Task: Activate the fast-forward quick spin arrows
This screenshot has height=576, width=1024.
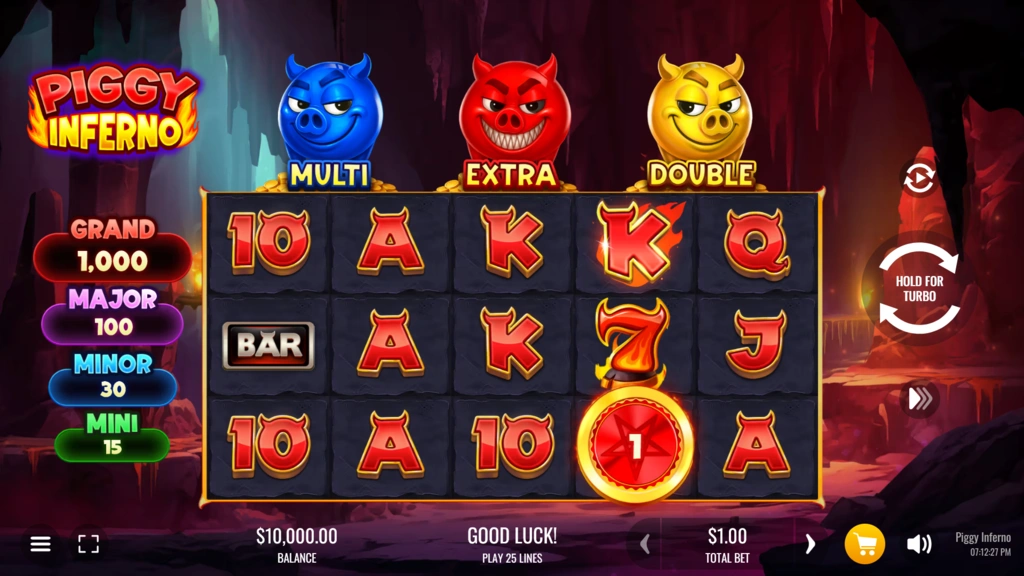Action: [x=919, y=399]
